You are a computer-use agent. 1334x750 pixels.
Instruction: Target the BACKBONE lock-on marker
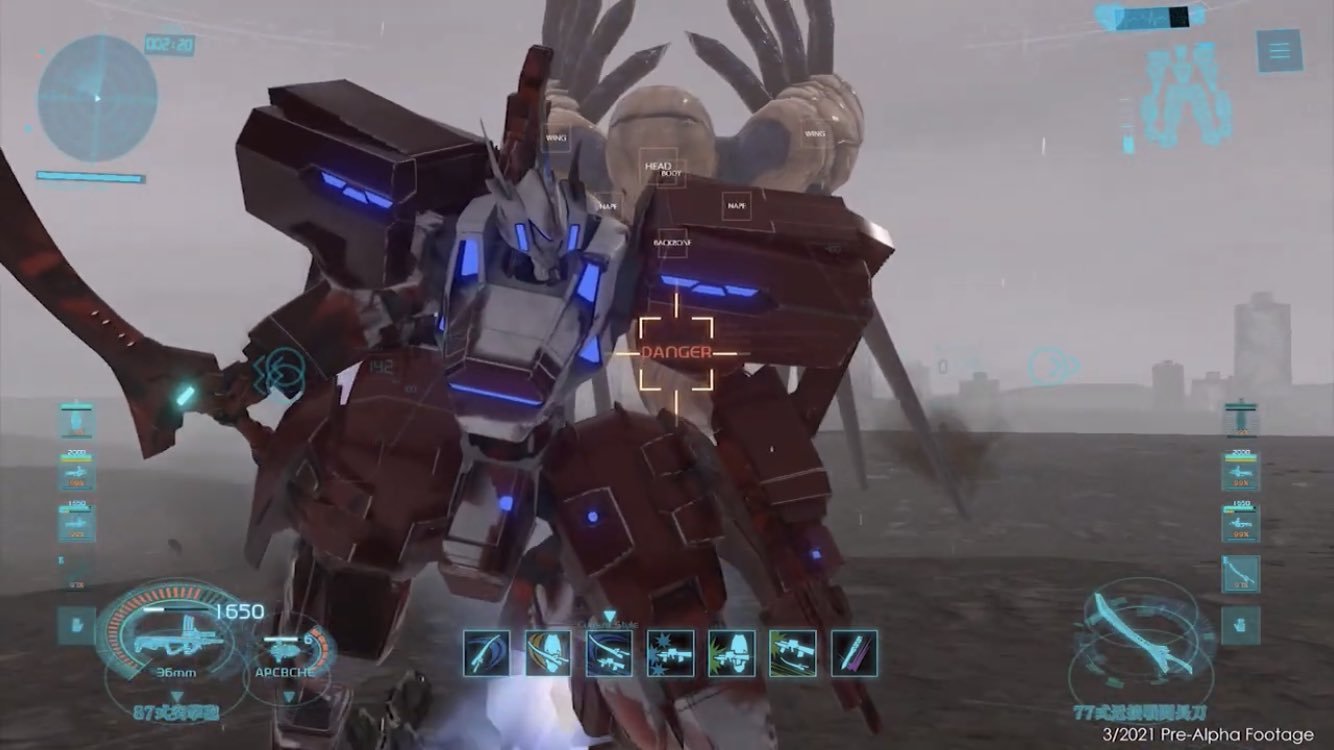pyautogui.click(x=674, y=243)
